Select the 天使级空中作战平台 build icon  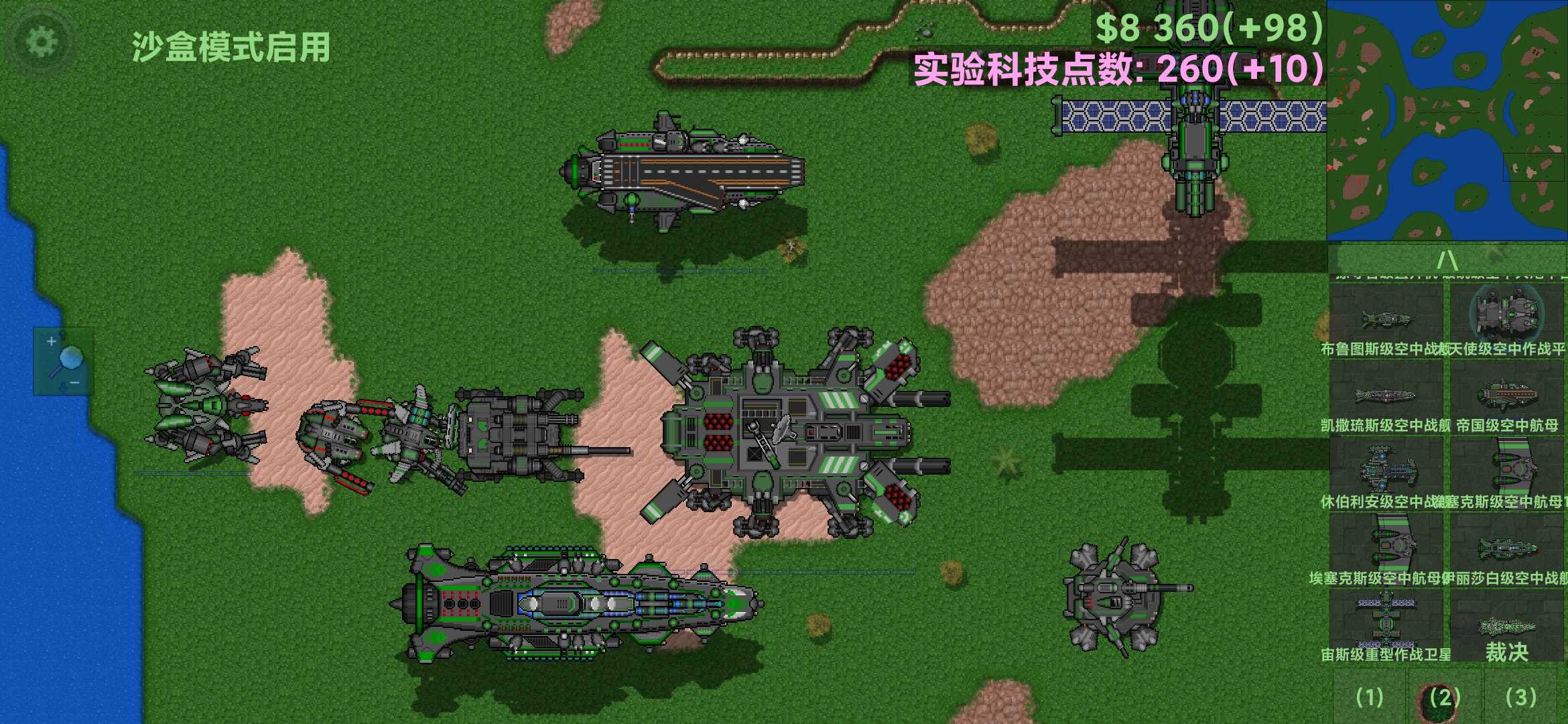click(x=1506, y=320)
